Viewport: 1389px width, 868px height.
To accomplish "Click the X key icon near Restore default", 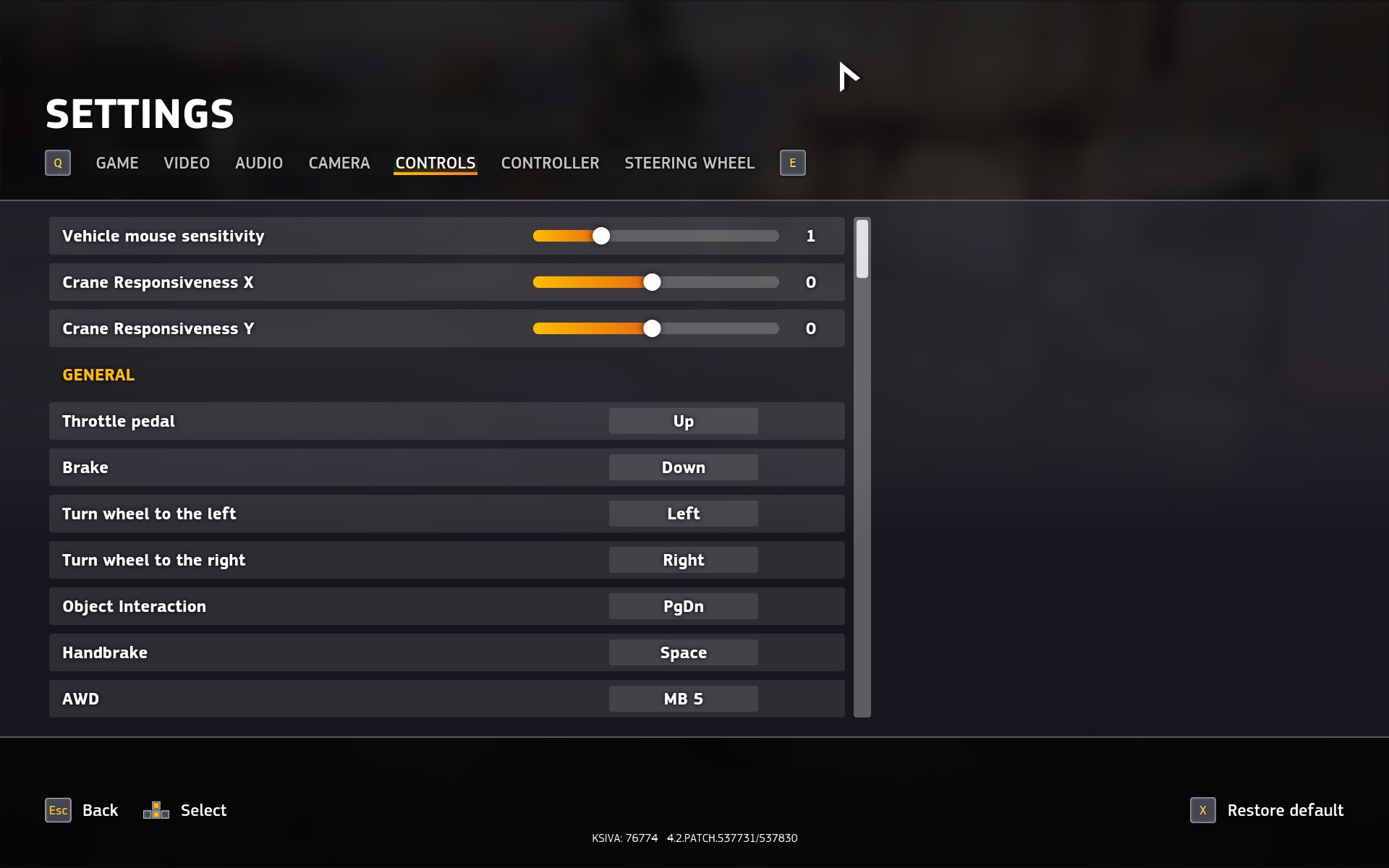I will 1203,810.
